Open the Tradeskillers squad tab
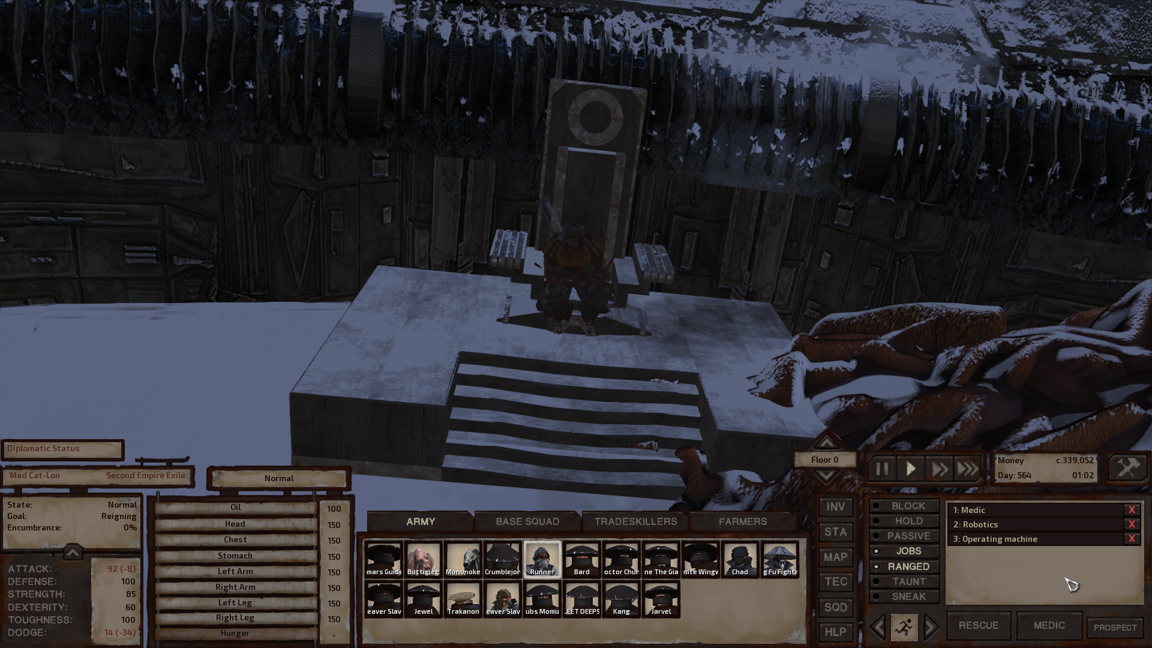This screenshot has width=1152, height=648. (x=635, y=521)
